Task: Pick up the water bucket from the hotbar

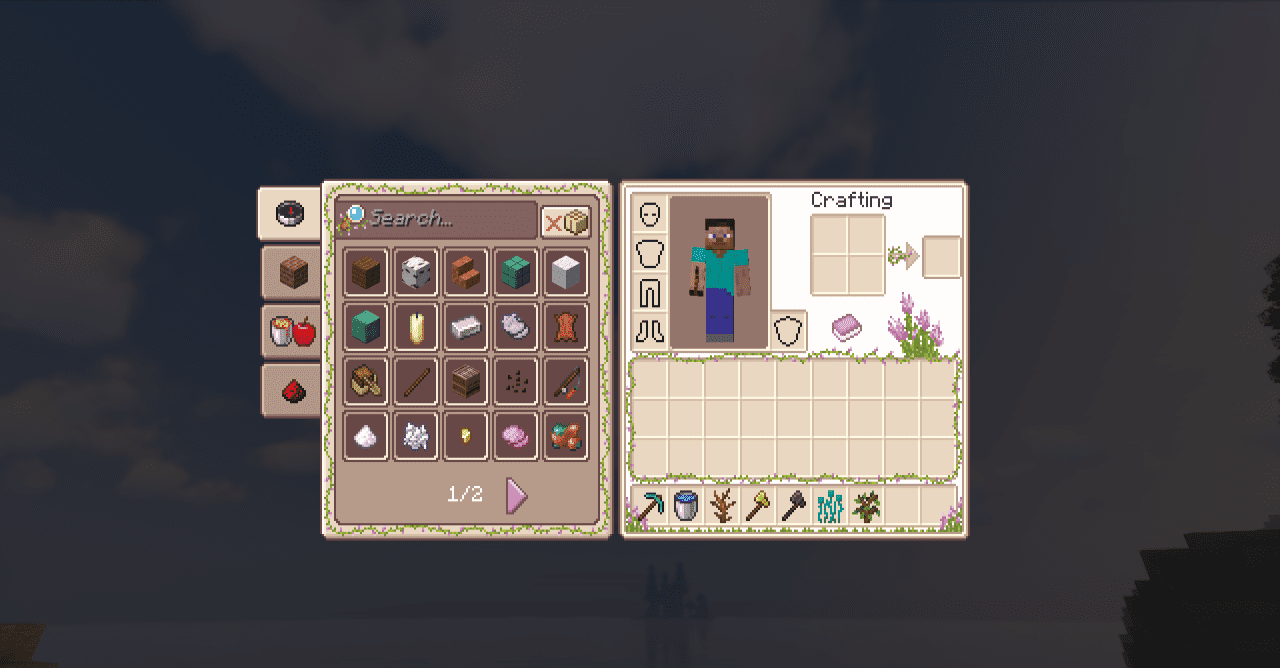Action: [x=686, y=506]
